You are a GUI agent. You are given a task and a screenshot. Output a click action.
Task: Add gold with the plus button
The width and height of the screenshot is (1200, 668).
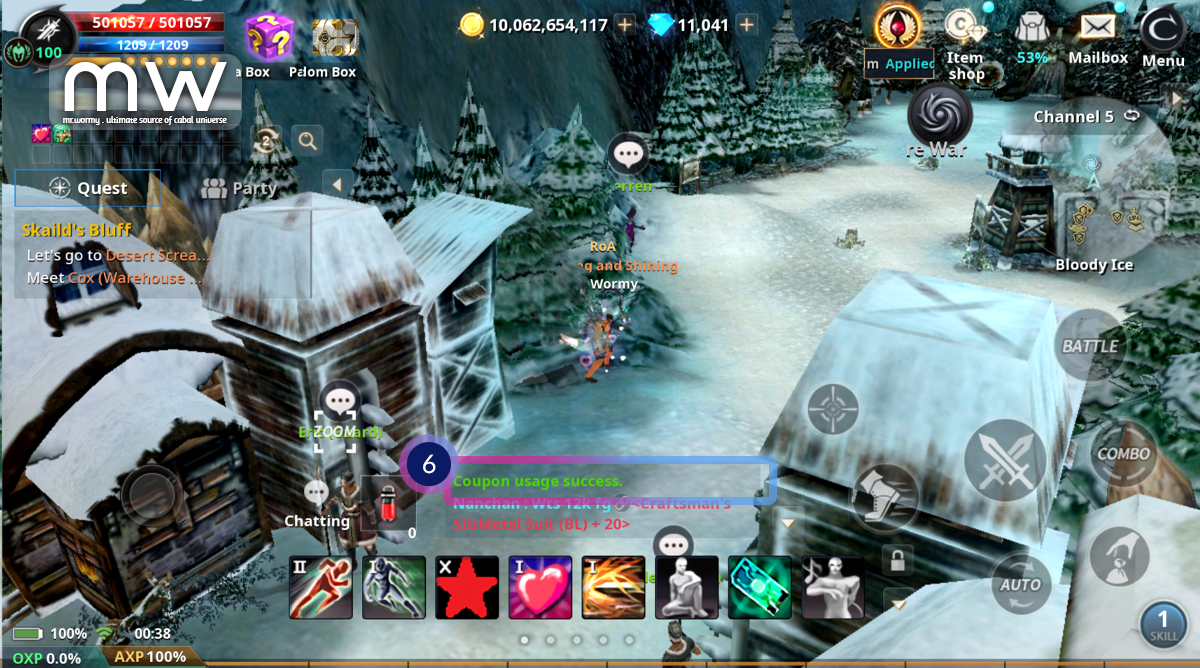click(x=625, y=25)
